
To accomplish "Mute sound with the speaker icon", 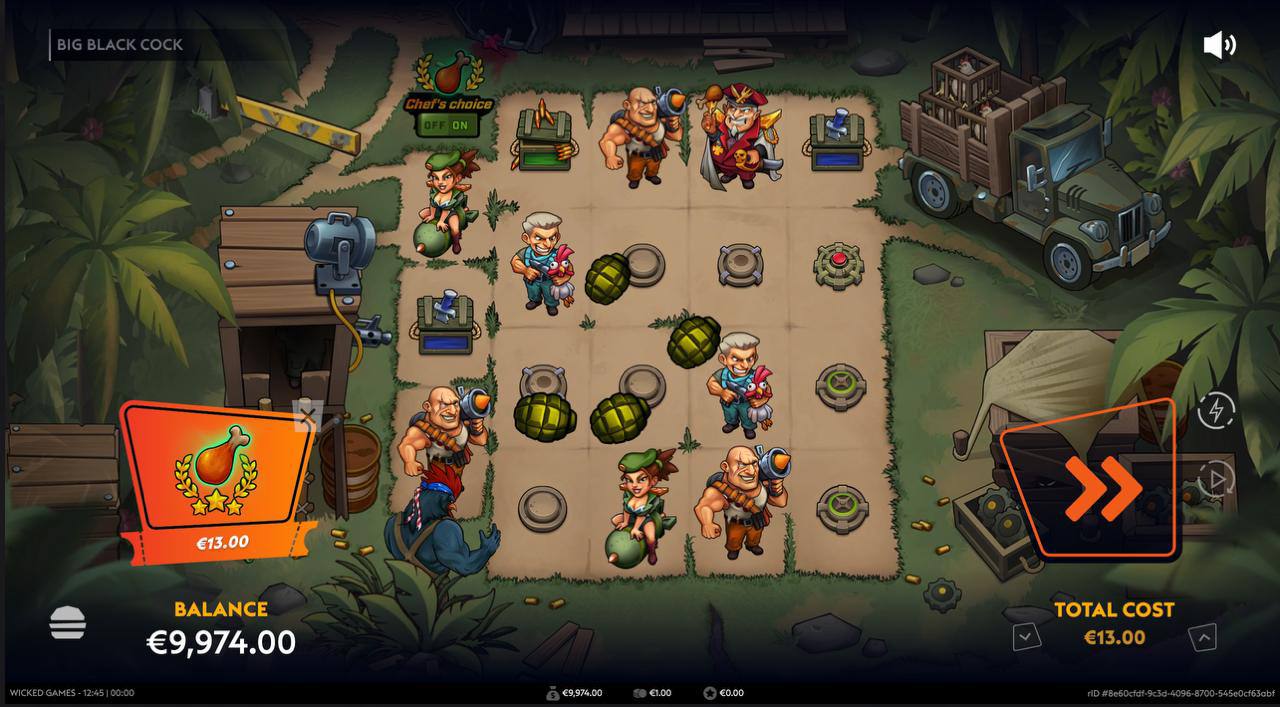I will tap(1218, 45).
